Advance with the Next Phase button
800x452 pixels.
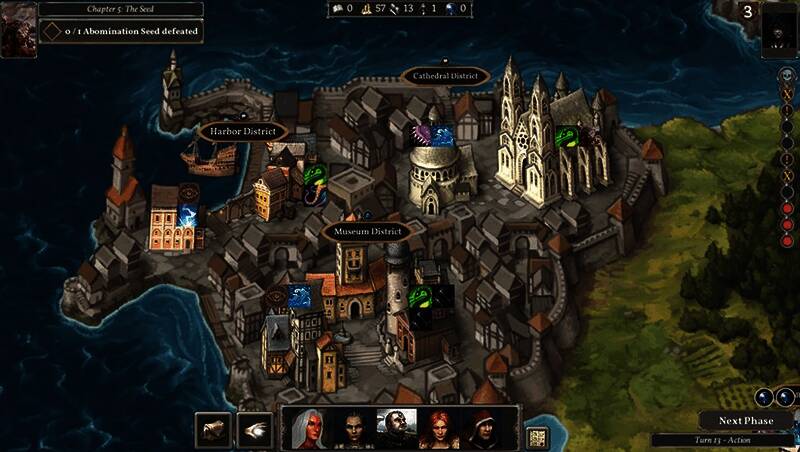click(746, 421)
